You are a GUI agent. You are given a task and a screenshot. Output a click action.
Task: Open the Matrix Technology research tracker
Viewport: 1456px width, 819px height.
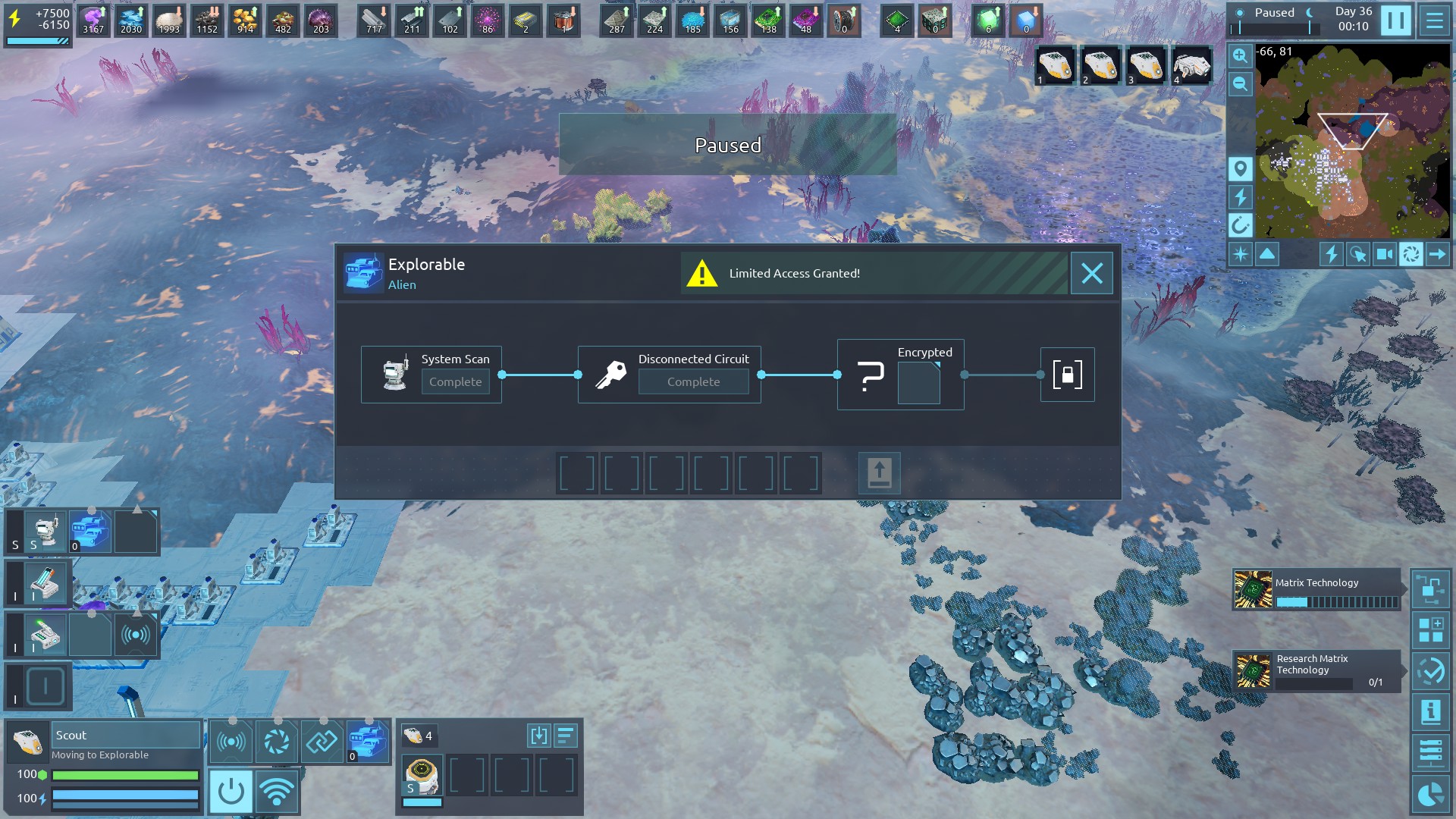(1316, 591)
